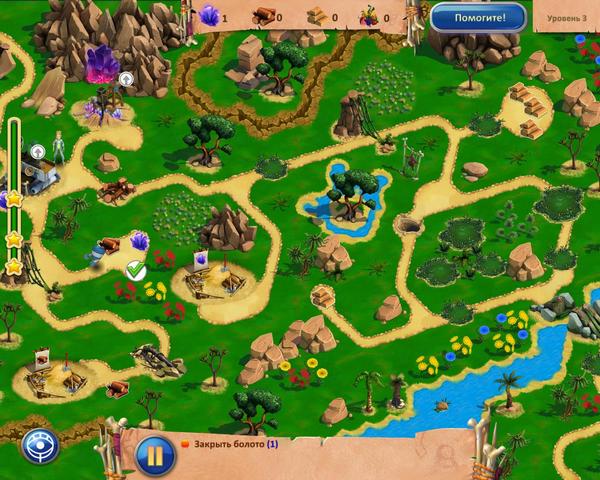
Task: Click the blue Помогите! help button
Action: tap(478, 17)
